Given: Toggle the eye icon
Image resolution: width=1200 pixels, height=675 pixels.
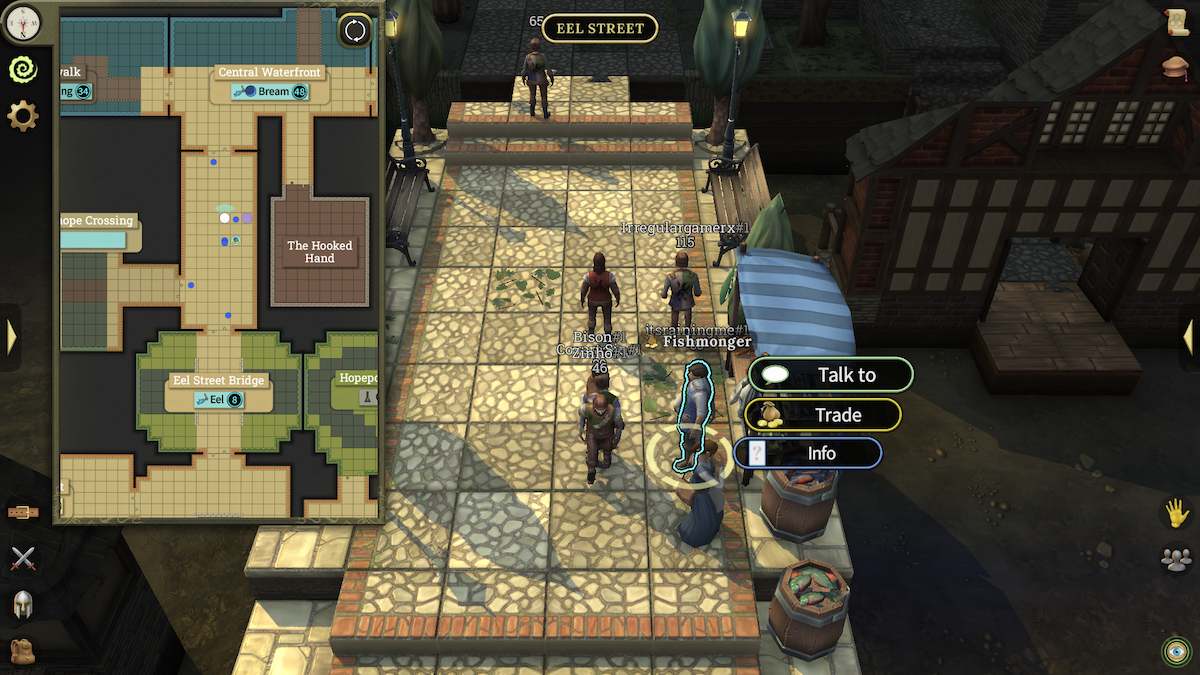Looking at the screenshot, I should [1177, 651].
